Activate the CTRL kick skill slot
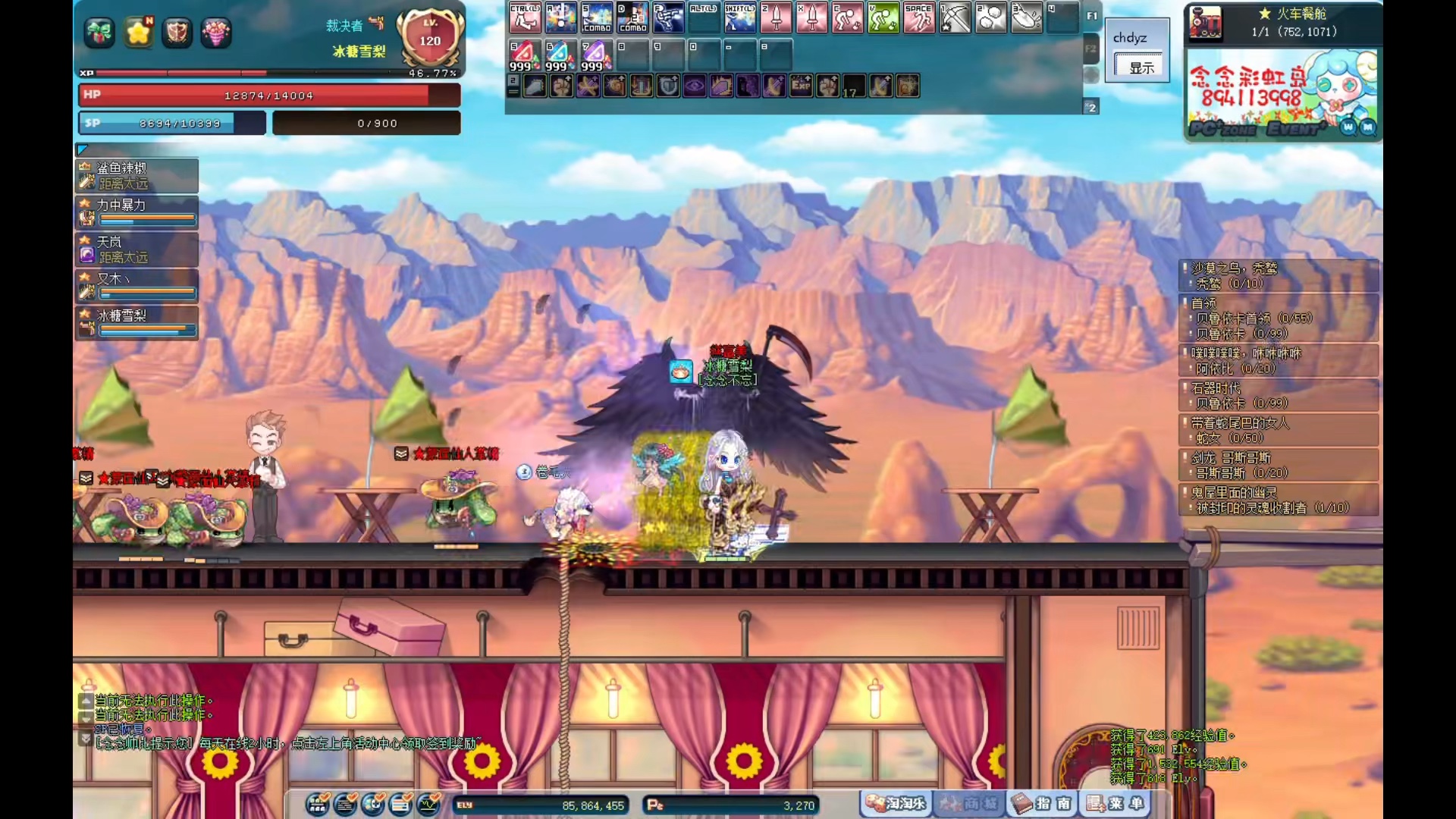Image resolution: width=1456 pixels, height=819 pixels. (525, 17)
